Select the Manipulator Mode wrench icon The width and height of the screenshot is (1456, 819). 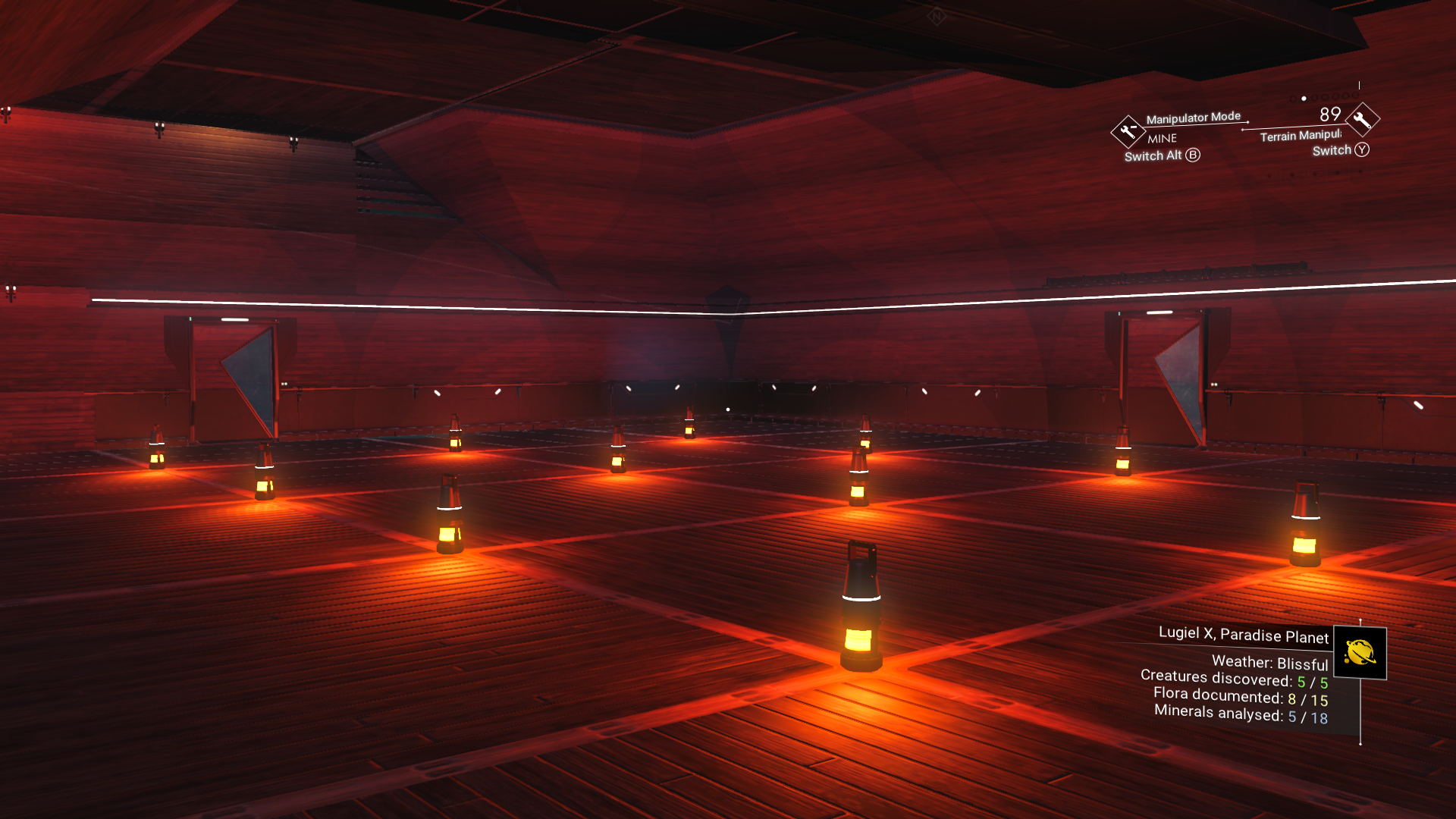pyautogui.click(x=1128, y=131)
